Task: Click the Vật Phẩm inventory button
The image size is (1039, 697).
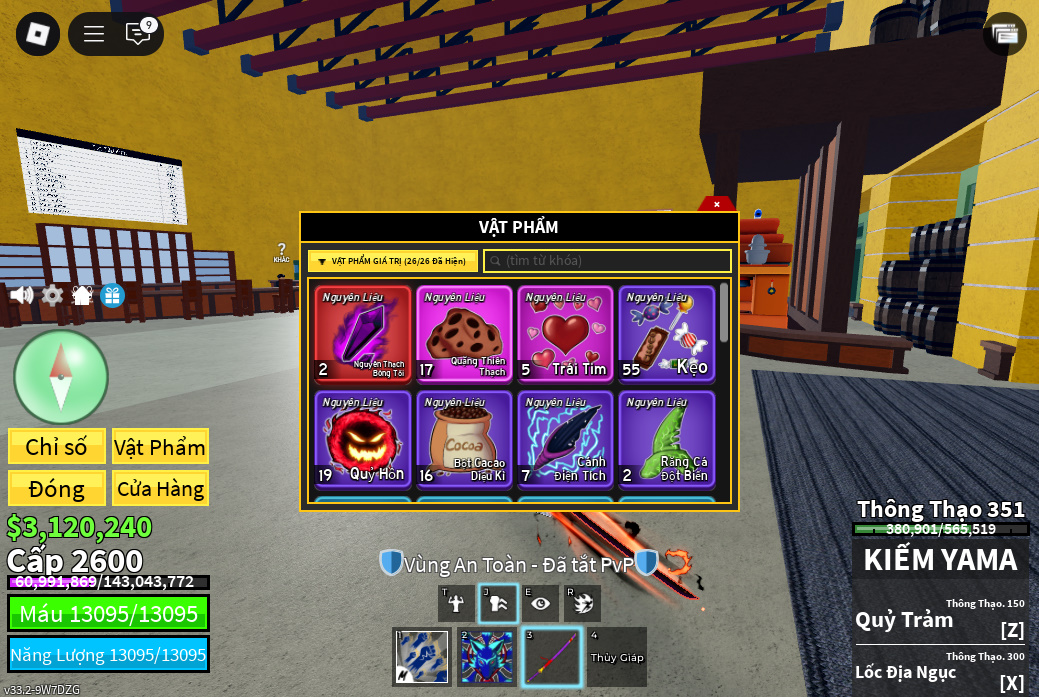Action: [x=160, y=447]
